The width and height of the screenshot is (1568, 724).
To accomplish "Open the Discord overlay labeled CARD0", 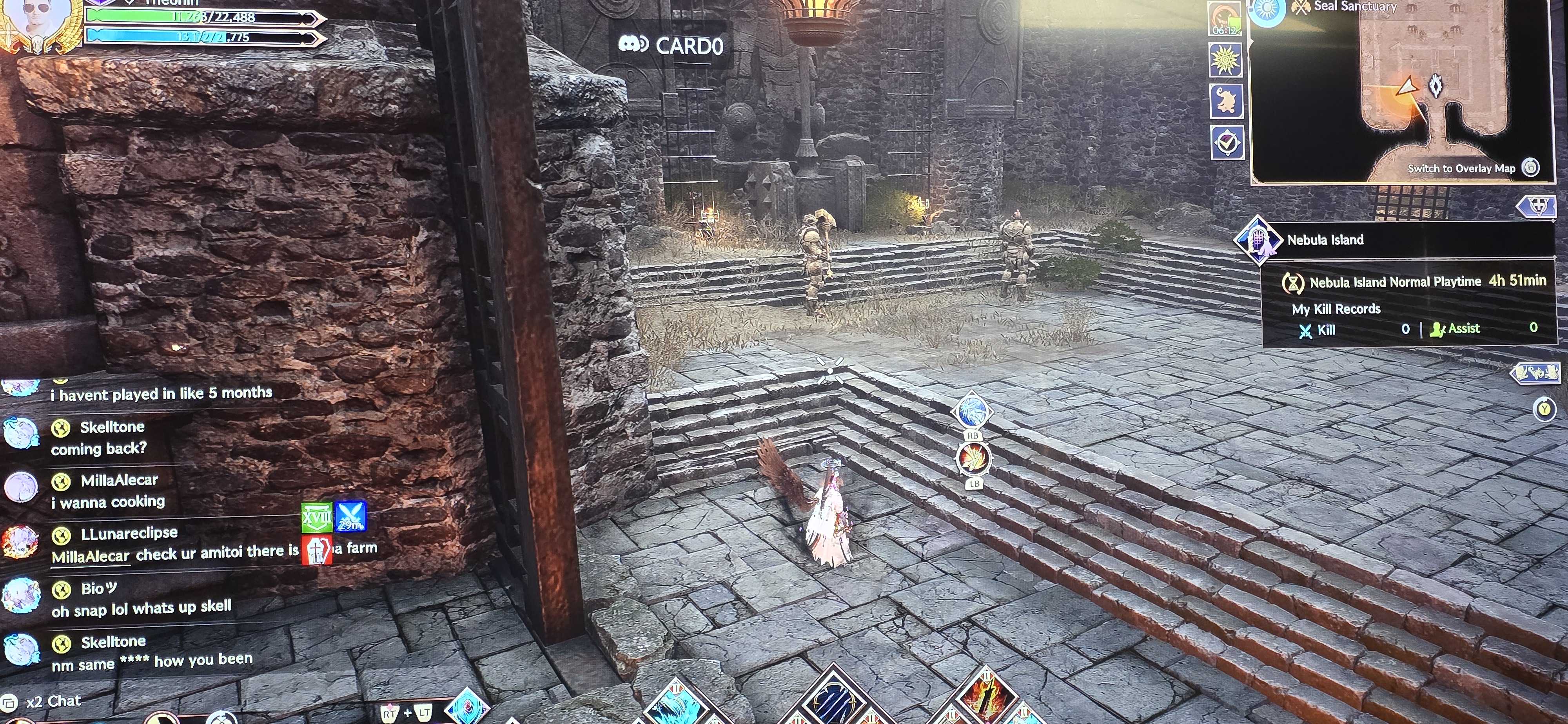I will coord(671,45).
